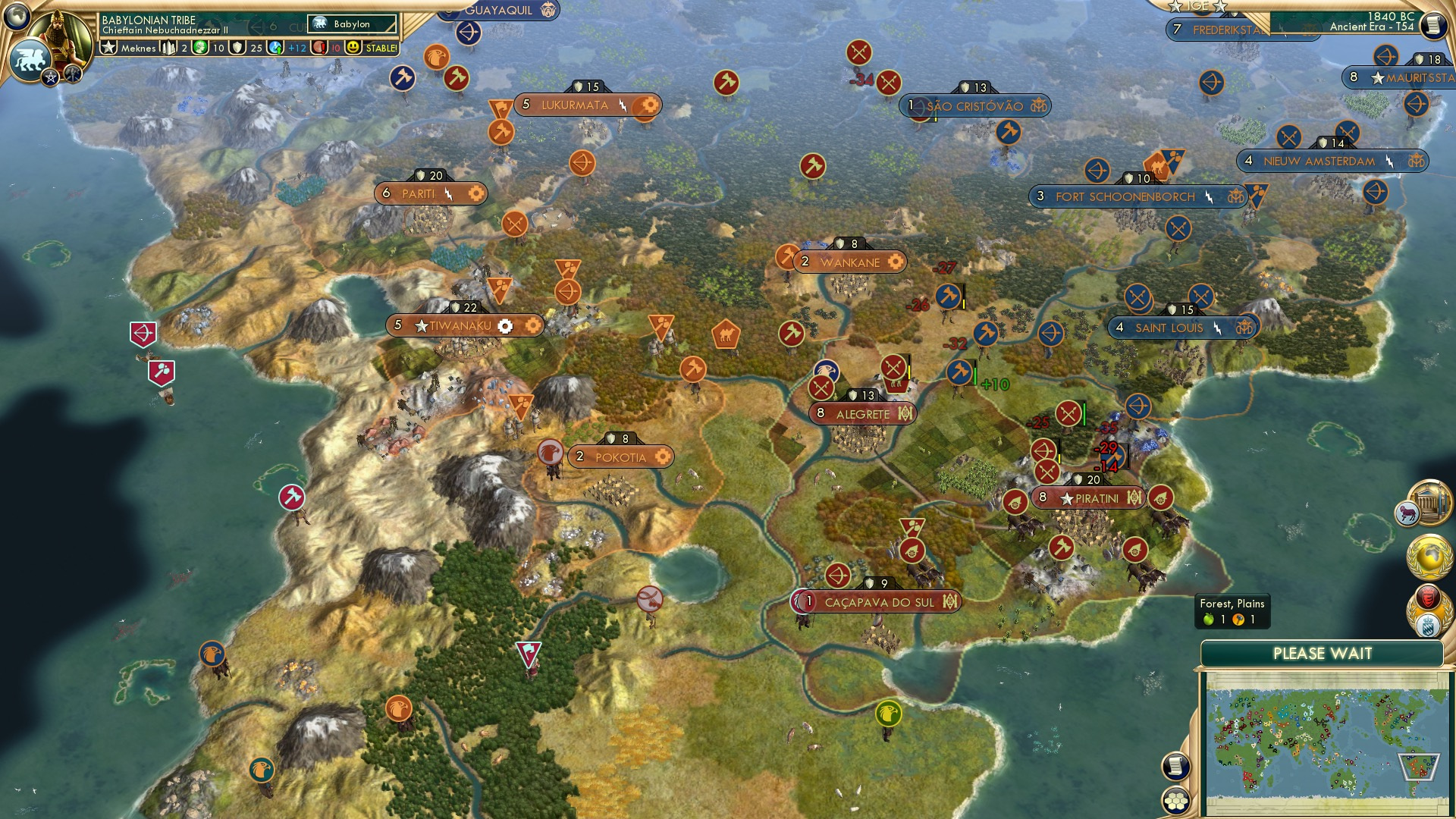The height and width of the screenshot is (819, 1456).
Task: Open the Diplomacy globe overview icon
Action: (1429, 557)
